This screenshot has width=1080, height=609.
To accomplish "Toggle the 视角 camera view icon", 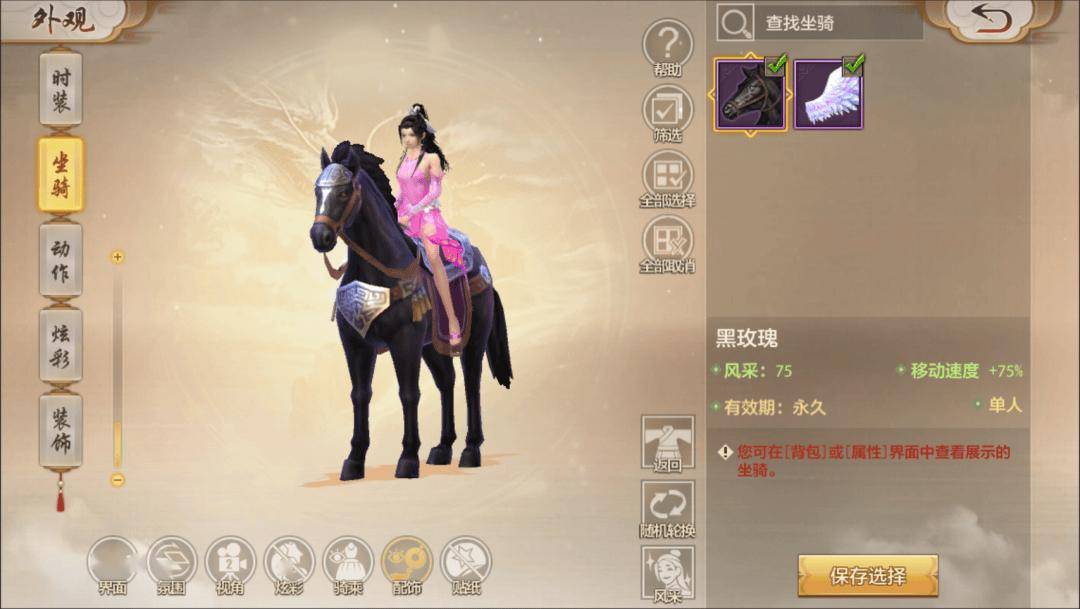I will (230, 562).
